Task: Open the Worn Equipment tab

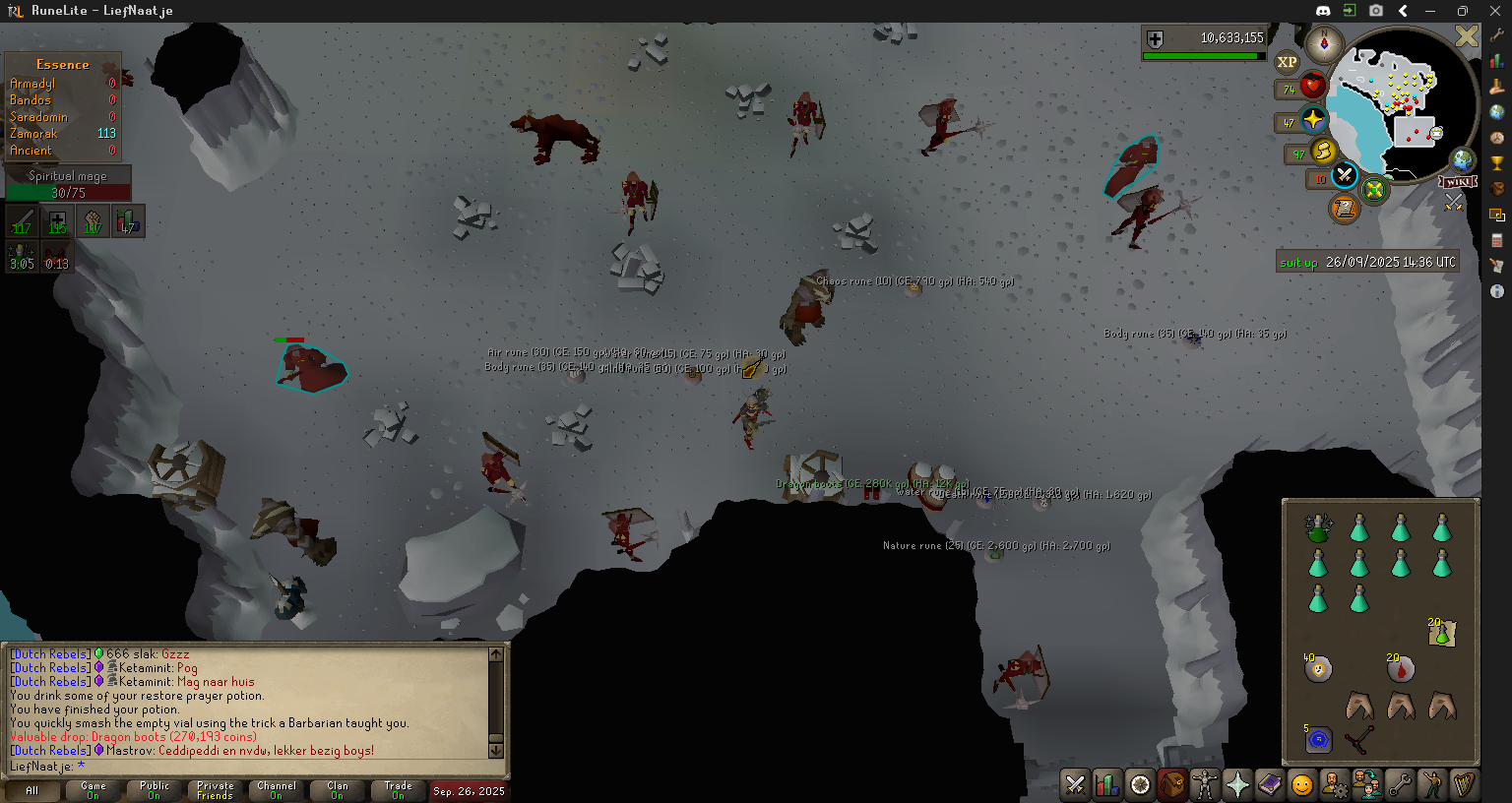Action: tap(1204, 784)
